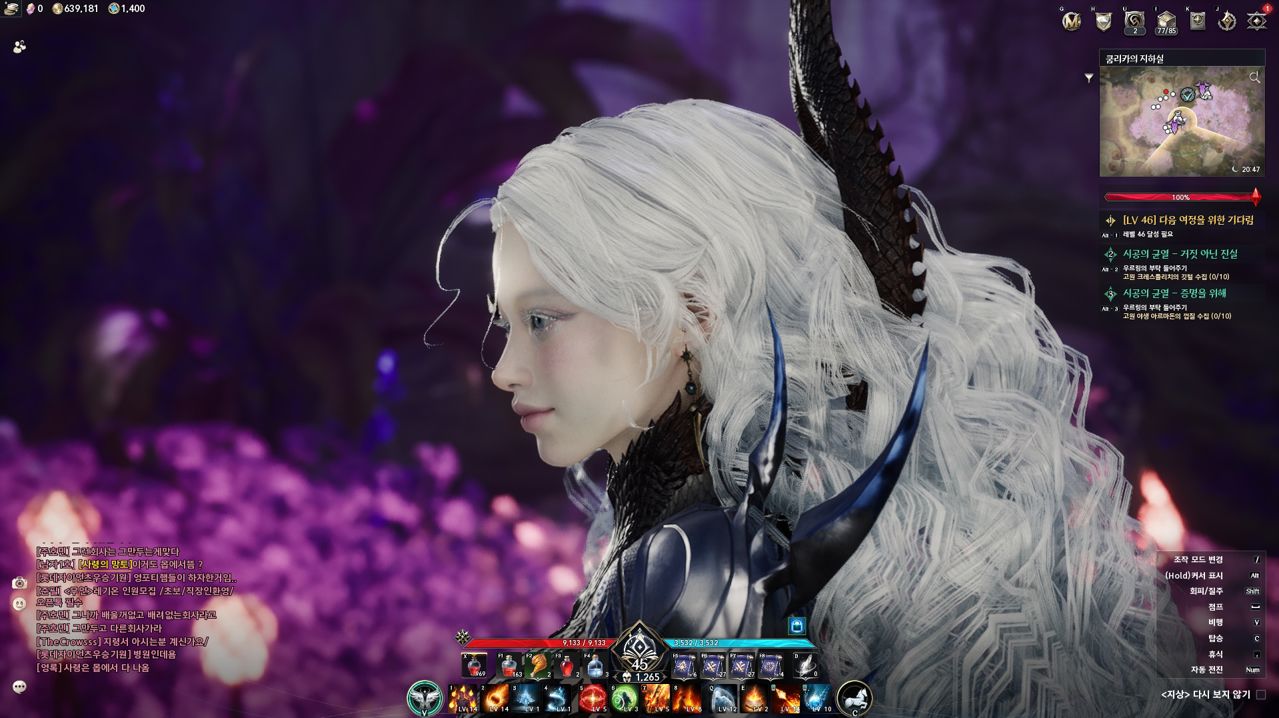Select the LV 46 다음 여정을 위한 기다림 quest
Screen dimensions: 1279x718
click(x=1186, y=220)
